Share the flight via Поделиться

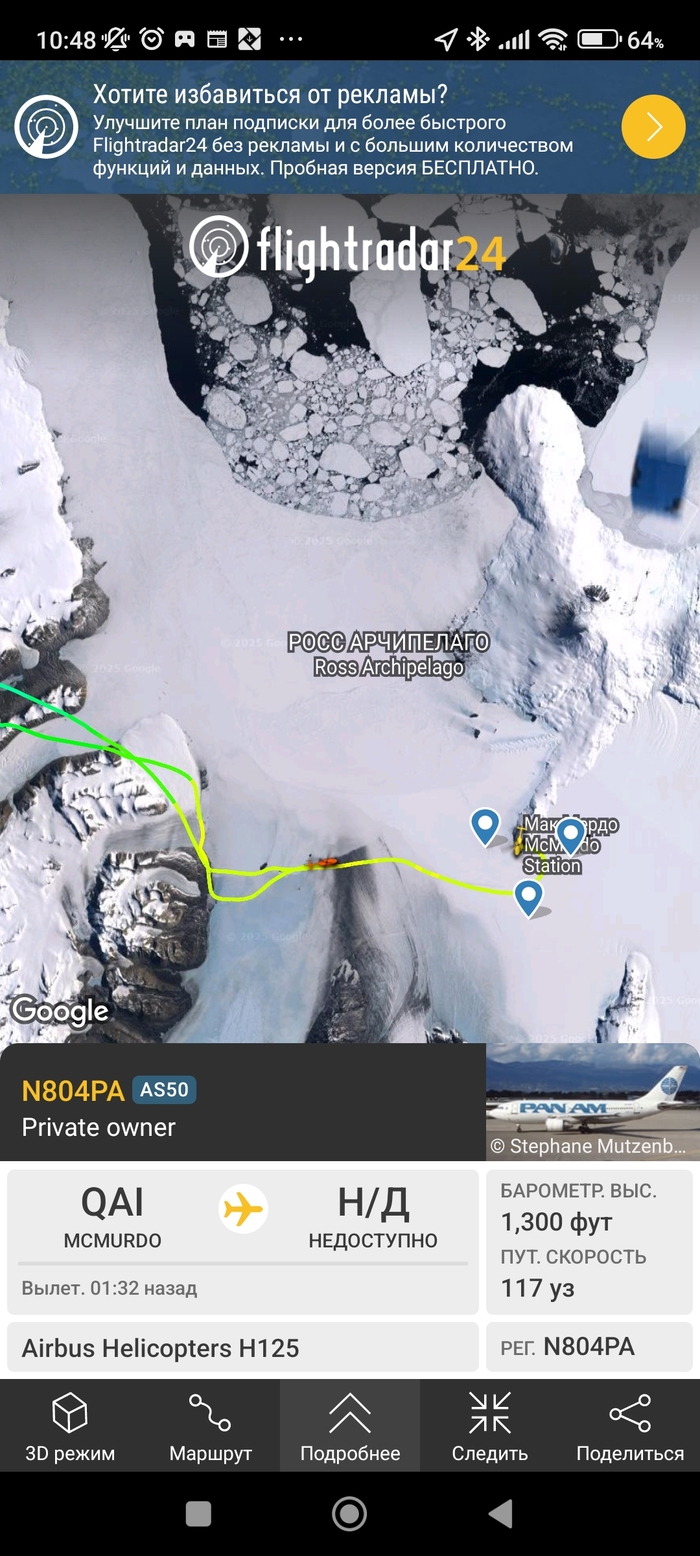click(x=630, y=1426)
